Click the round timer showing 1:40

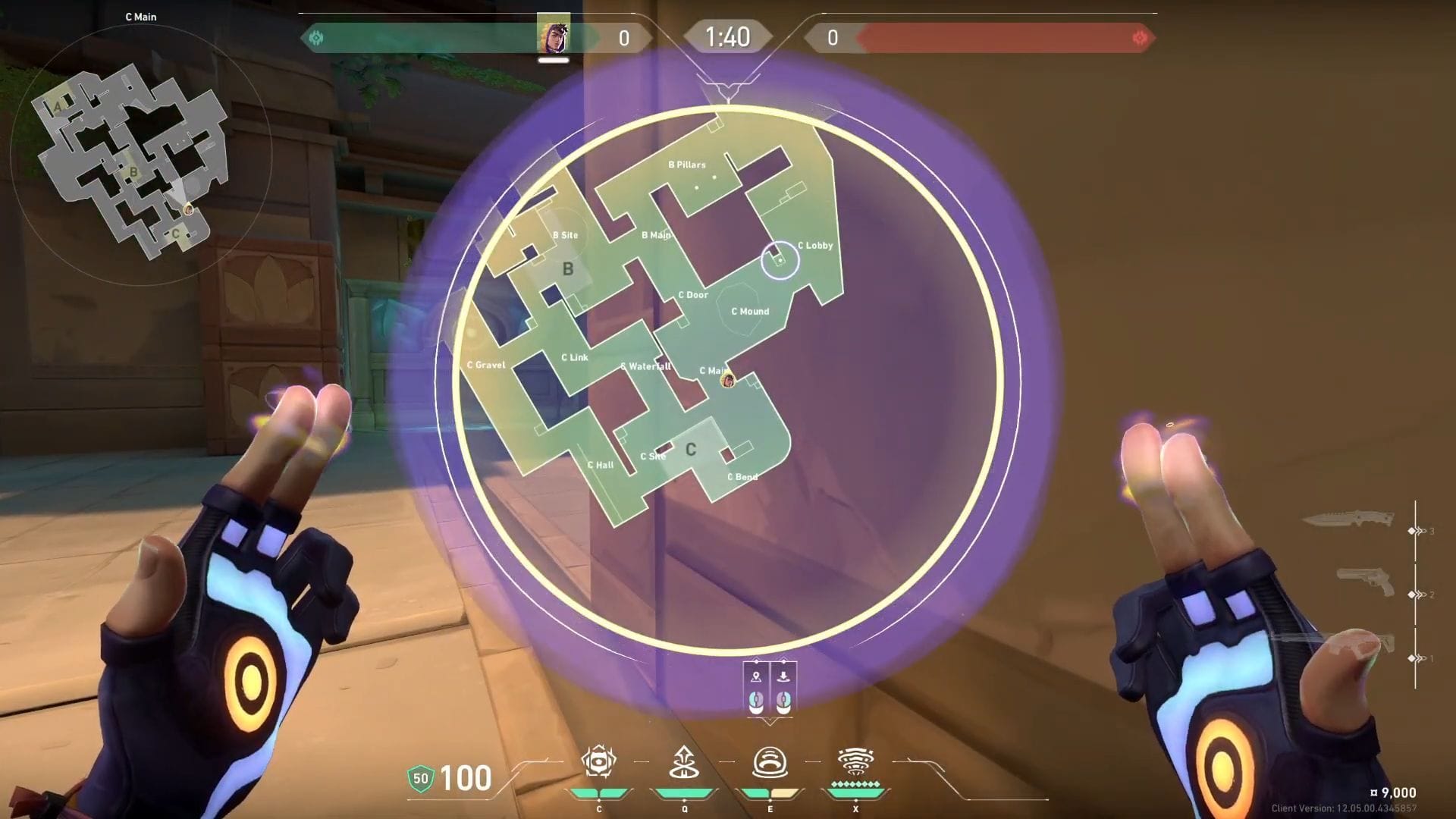click(727, 36)
